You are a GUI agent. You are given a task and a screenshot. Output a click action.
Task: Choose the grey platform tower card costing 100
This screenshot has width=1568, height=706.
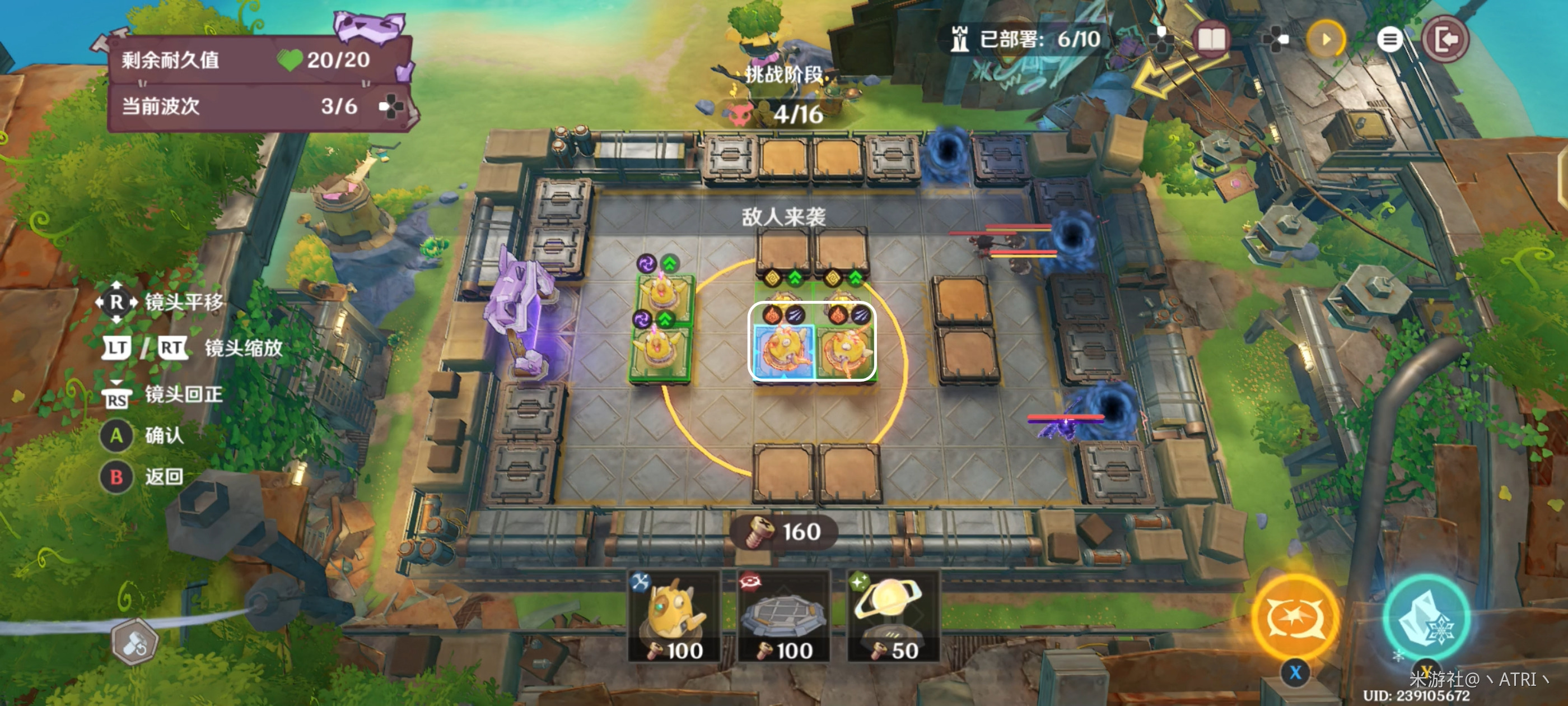pyautogui.click(x=783, y=616)
